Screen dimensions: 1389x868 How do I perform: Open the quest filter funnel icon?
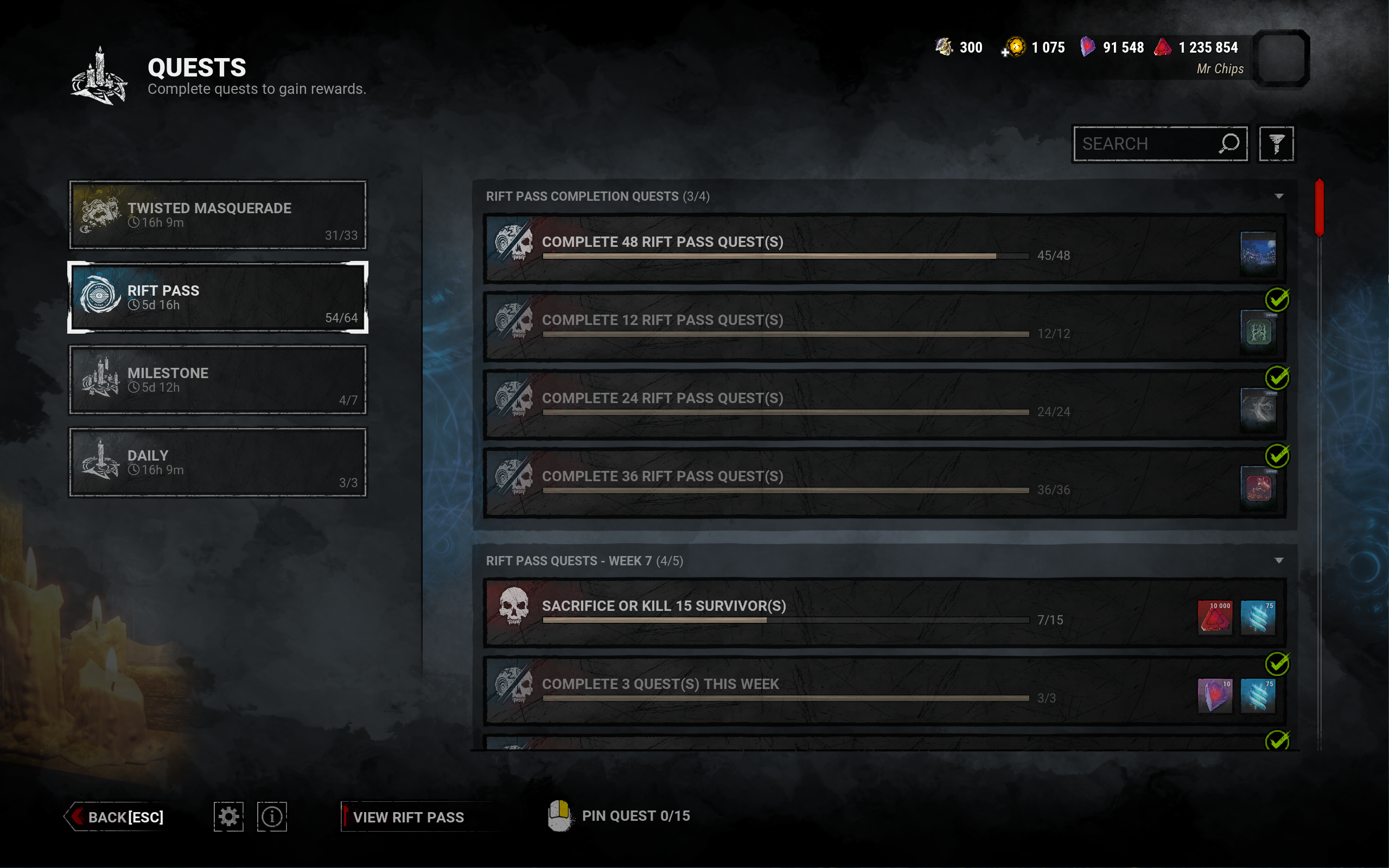tap(1277, 144)
